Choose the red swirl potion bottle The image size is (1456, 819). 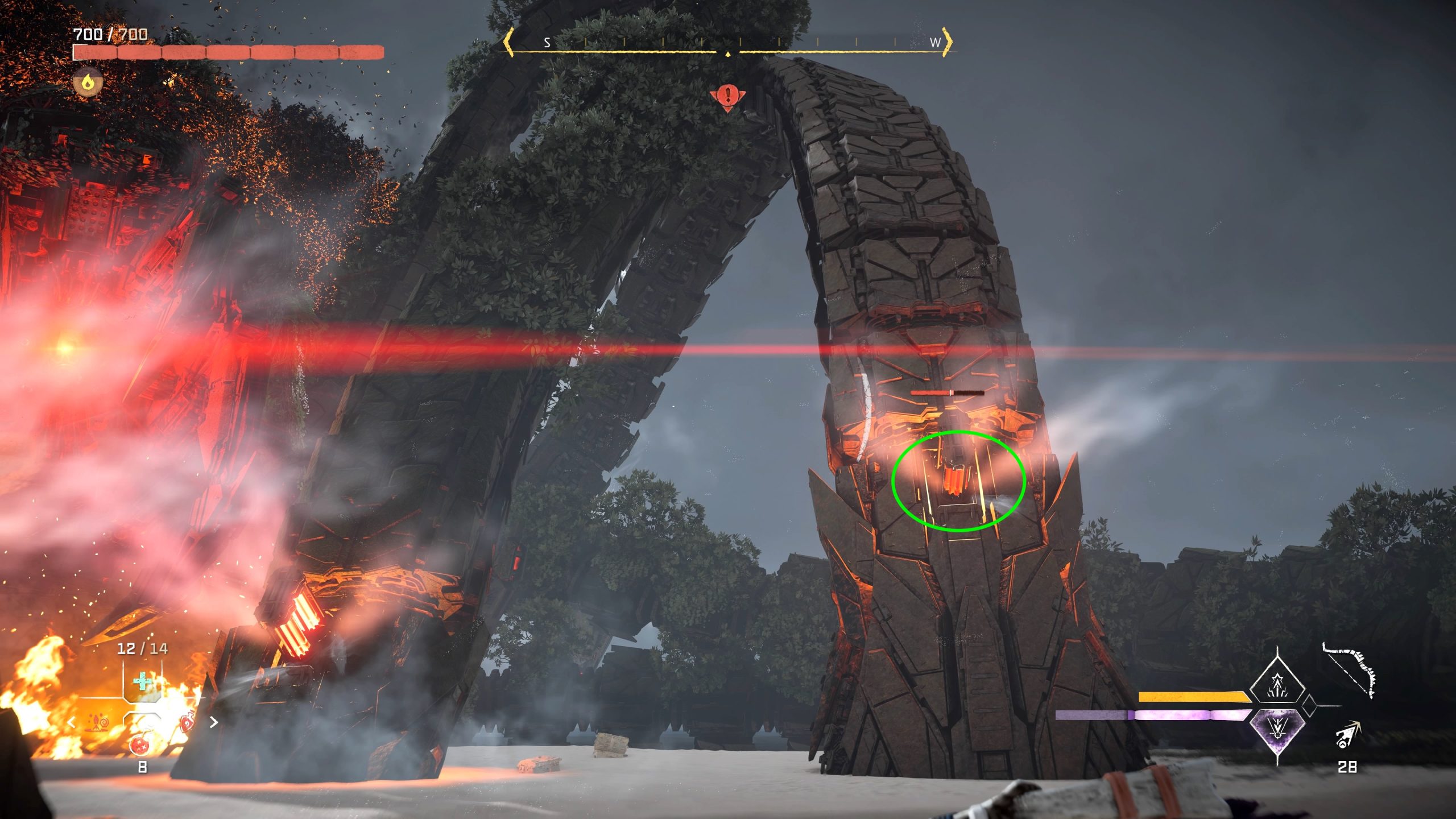[187, 723]
